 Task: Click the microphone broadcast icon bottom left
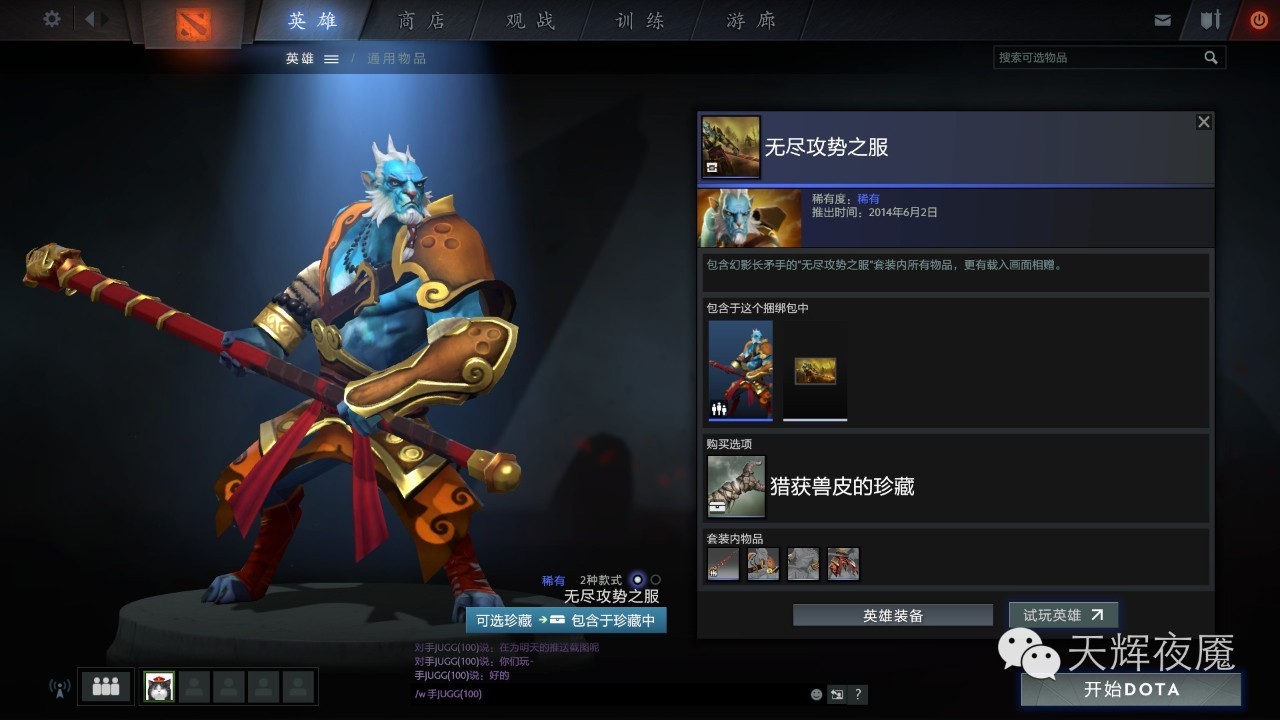tap(59, 686)
